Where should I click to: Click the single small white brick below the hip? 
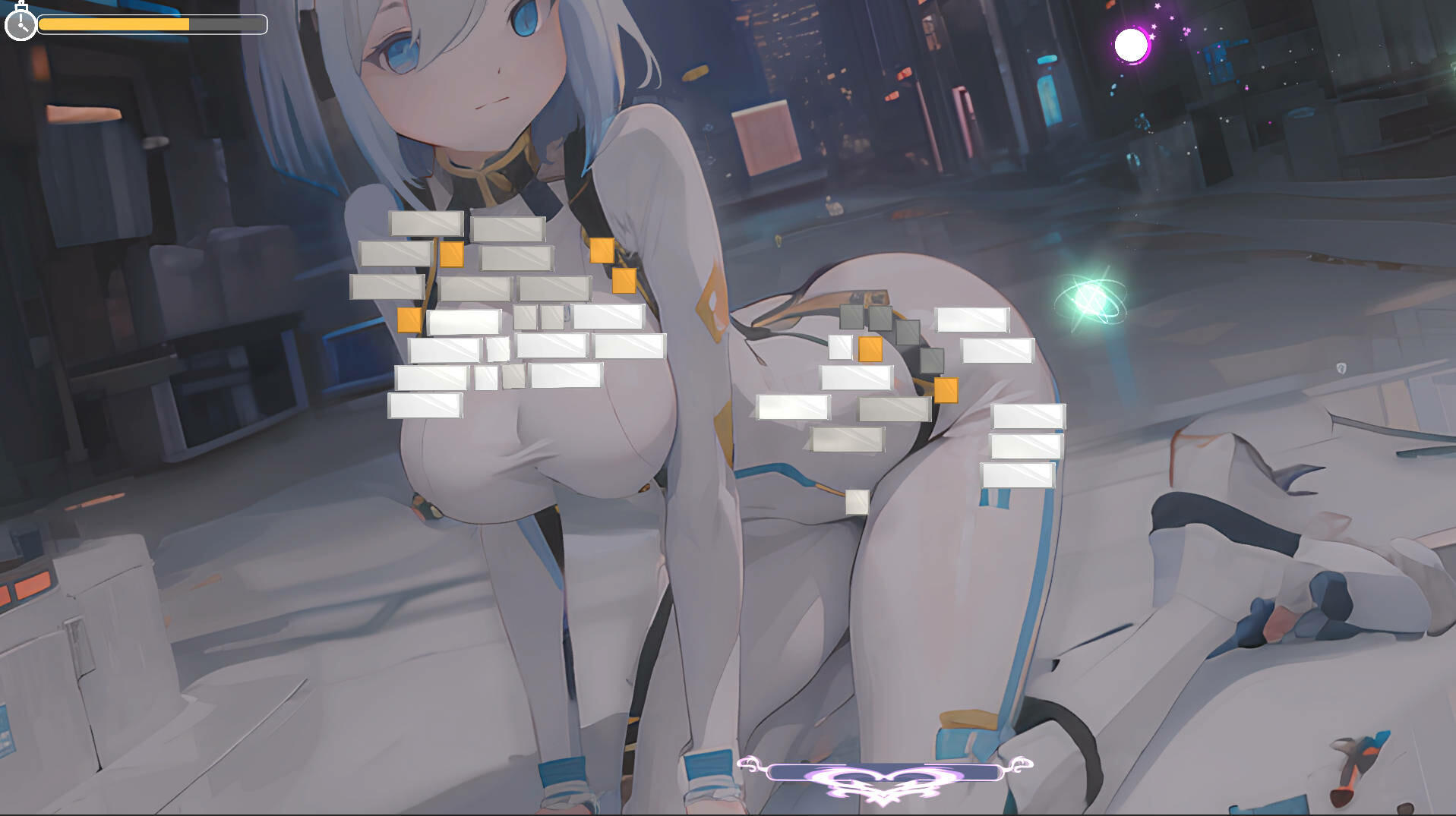click(857, 501)
